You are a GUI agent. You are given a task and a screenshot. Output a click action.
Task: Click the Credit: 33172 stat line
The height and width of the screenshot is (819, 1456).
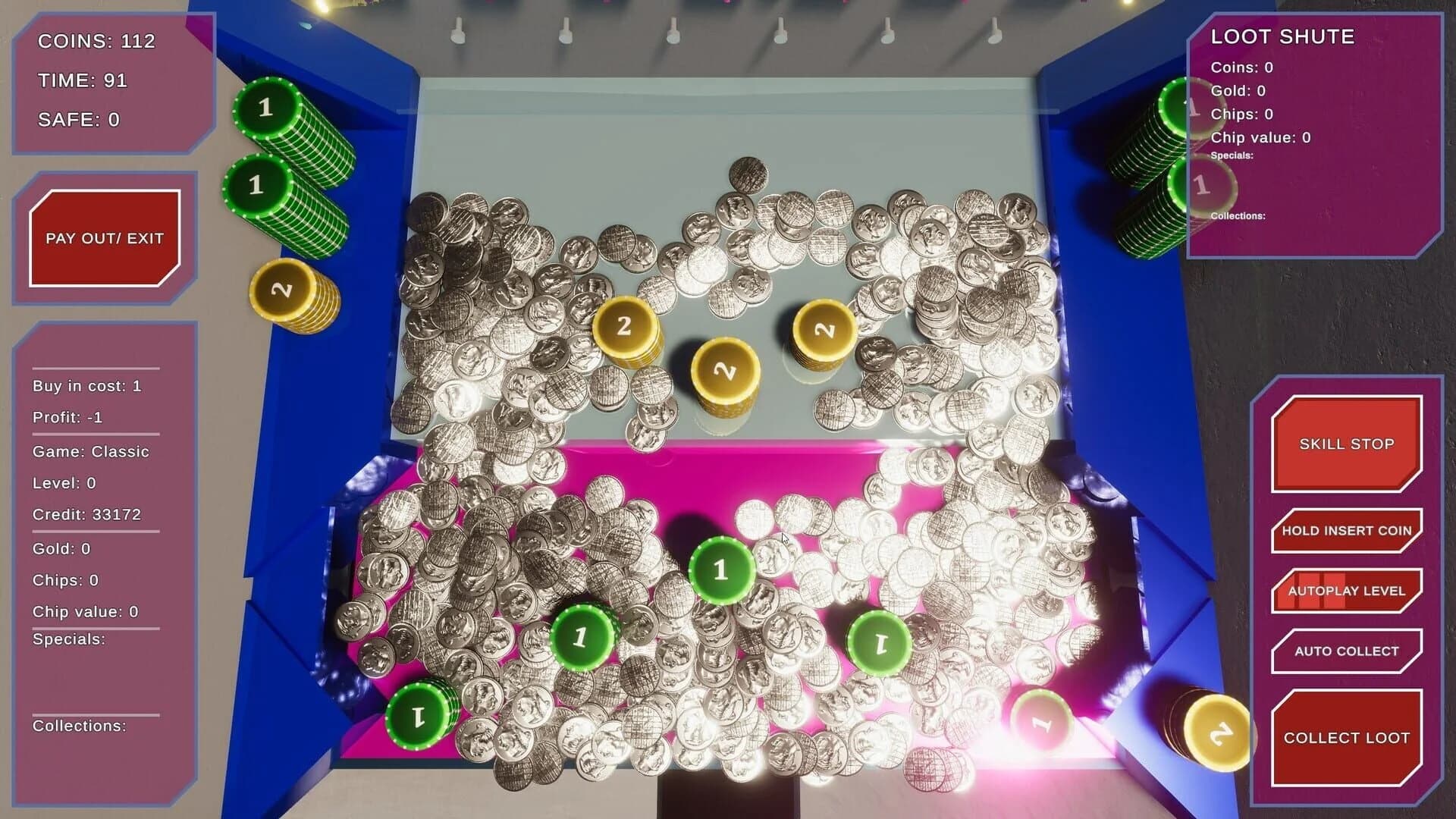86,513
